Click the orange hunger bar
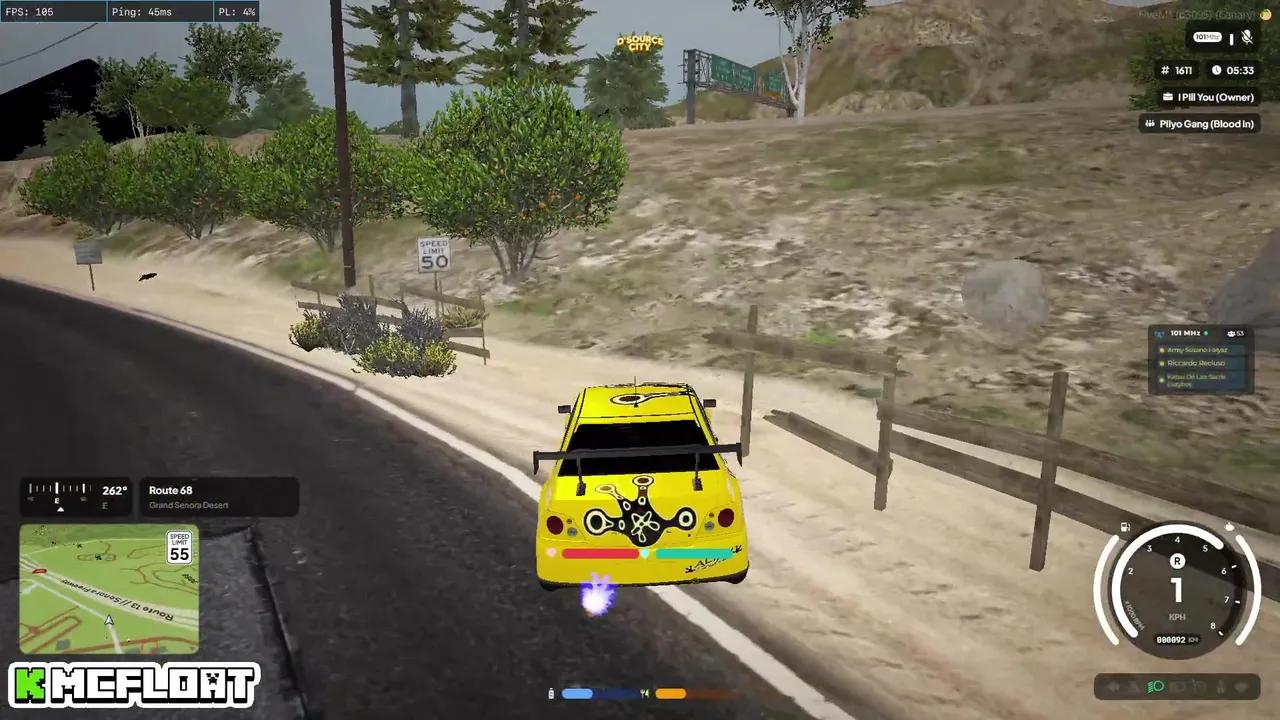Viewport: 1280px width, 720px height. [672, 692]
